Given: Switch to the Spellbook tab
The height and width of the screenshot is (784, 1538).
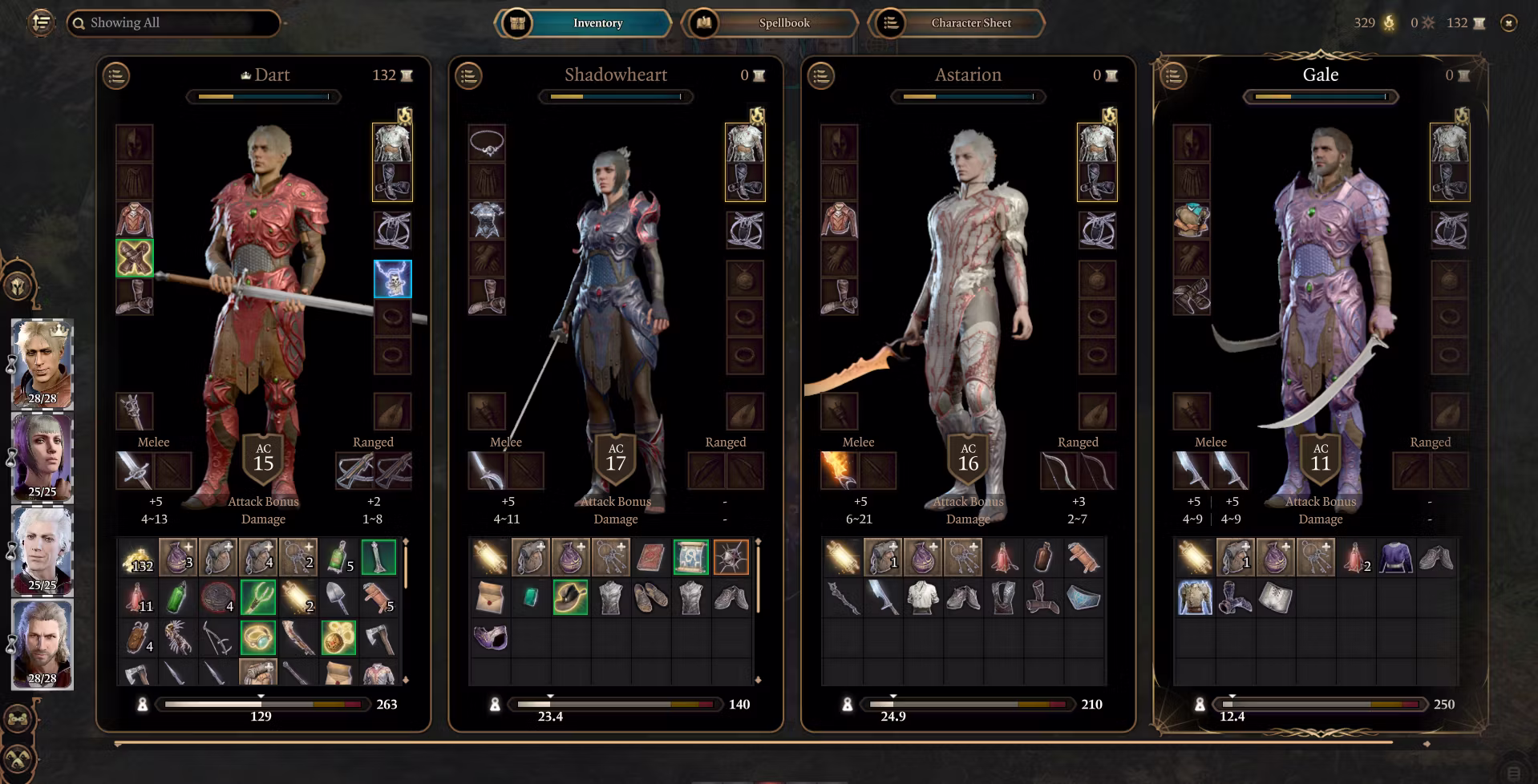Looking at the screenshot, I should pos(770,23).
